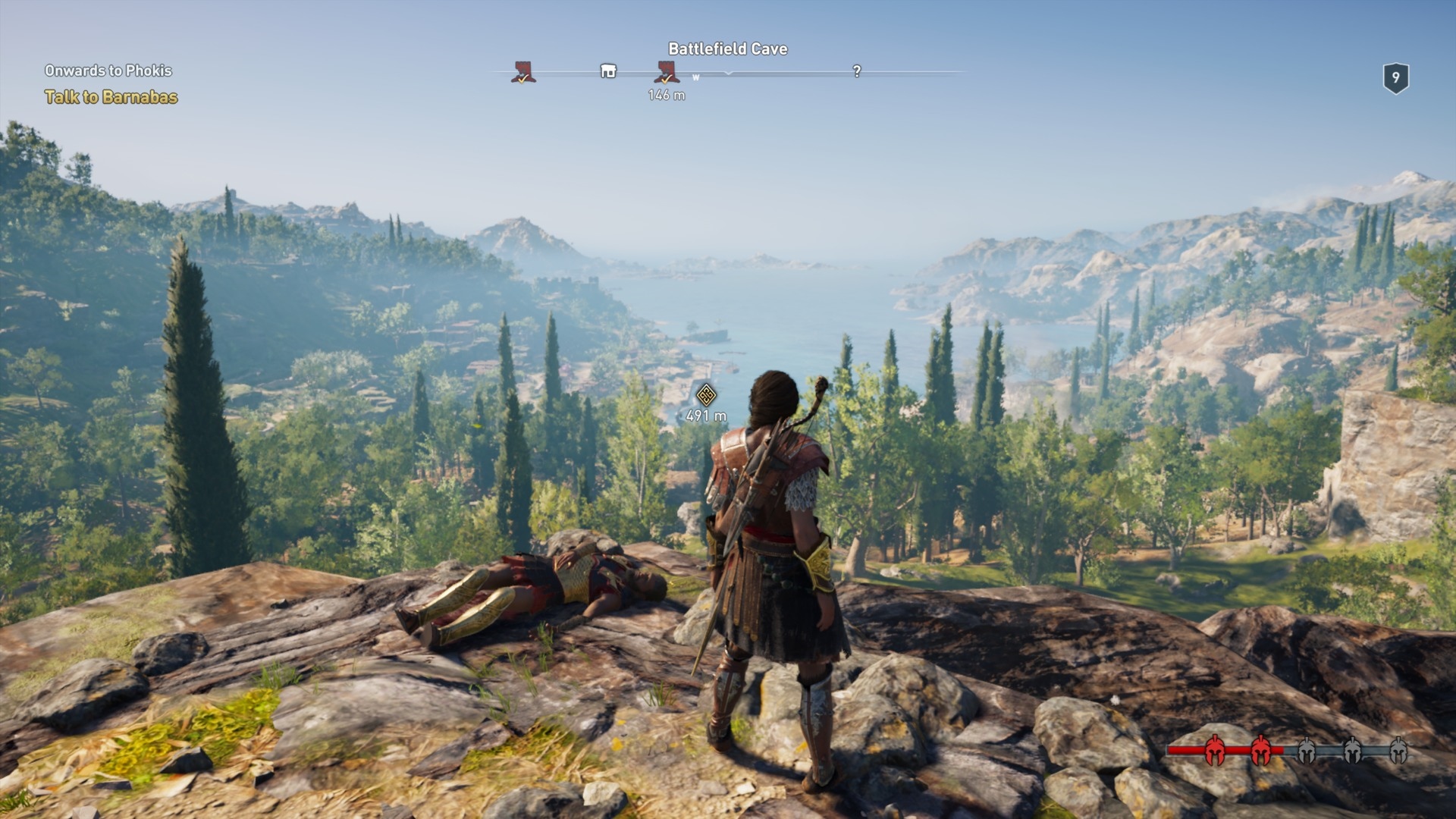This screenshot has width=1456, height=819.
Task: Select the quest waypoint marker showing 491 m
Action: (706, 395)
